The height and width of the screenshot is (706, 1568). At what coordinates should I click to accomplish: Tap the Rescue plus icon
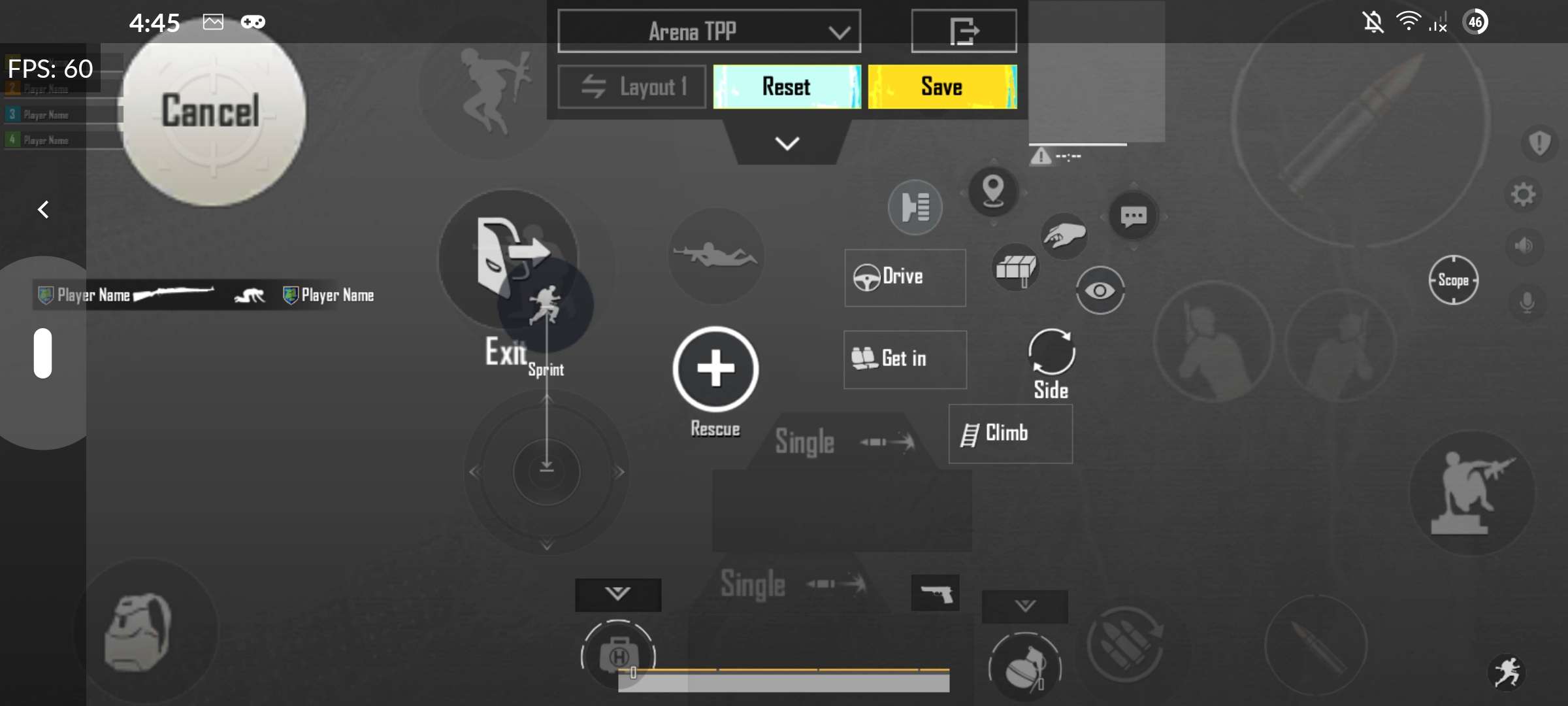point(715,369)
